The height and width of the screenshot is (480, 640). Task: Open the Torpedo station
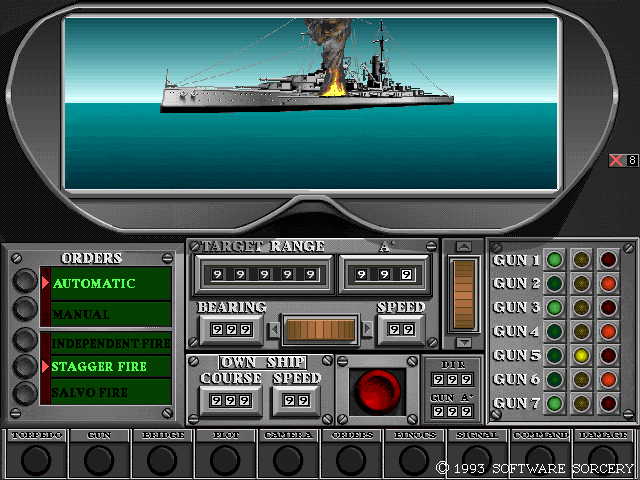(36, 459)
